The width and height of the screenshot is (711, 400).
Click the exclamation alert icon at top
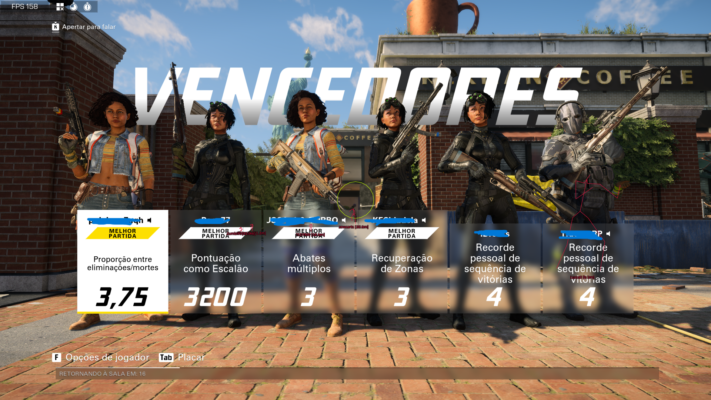88,6
